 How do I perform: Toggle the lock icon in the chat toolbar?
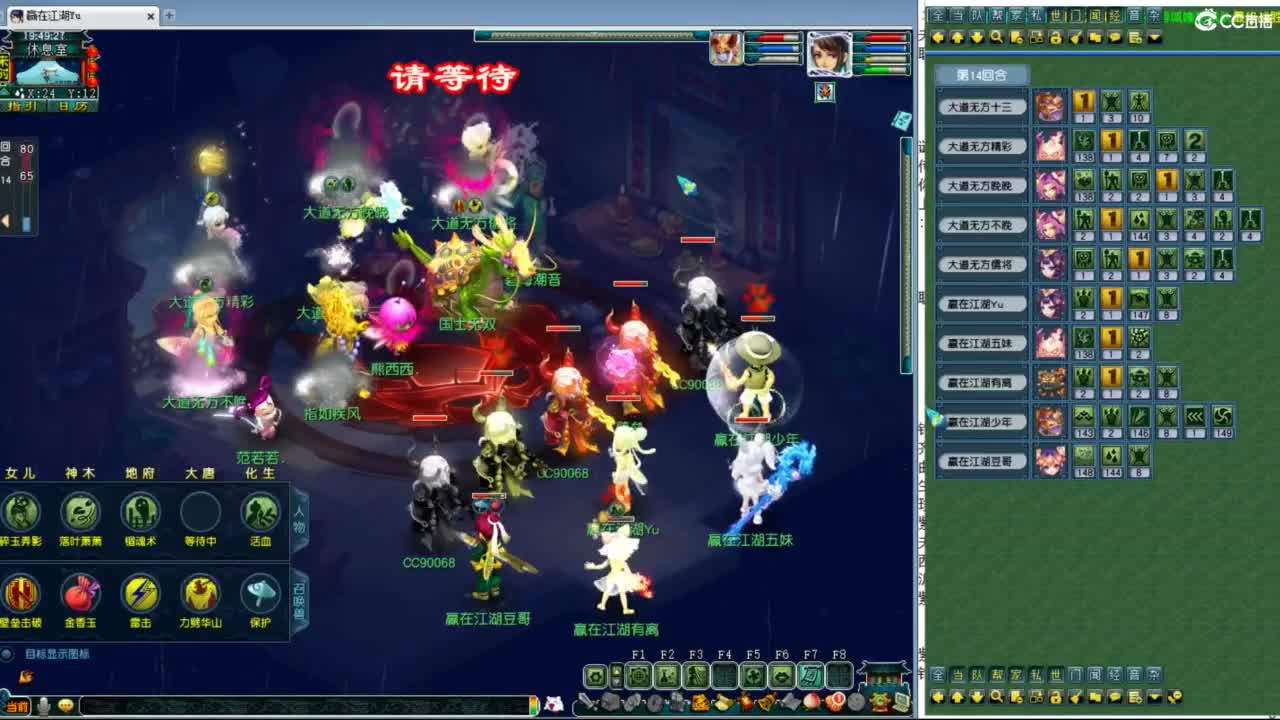[1056, 36]
